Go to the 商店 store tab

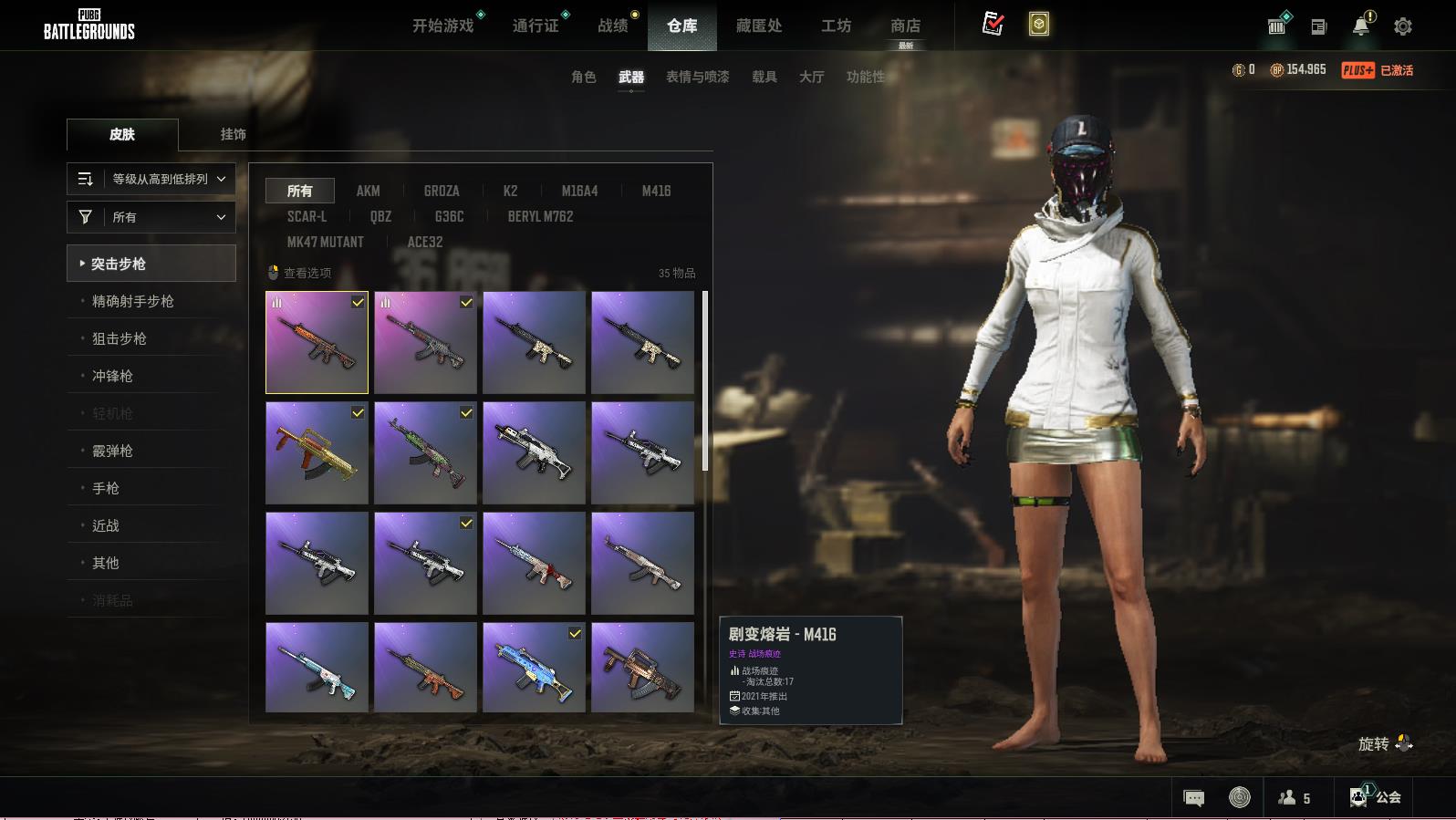pos(905,26)
